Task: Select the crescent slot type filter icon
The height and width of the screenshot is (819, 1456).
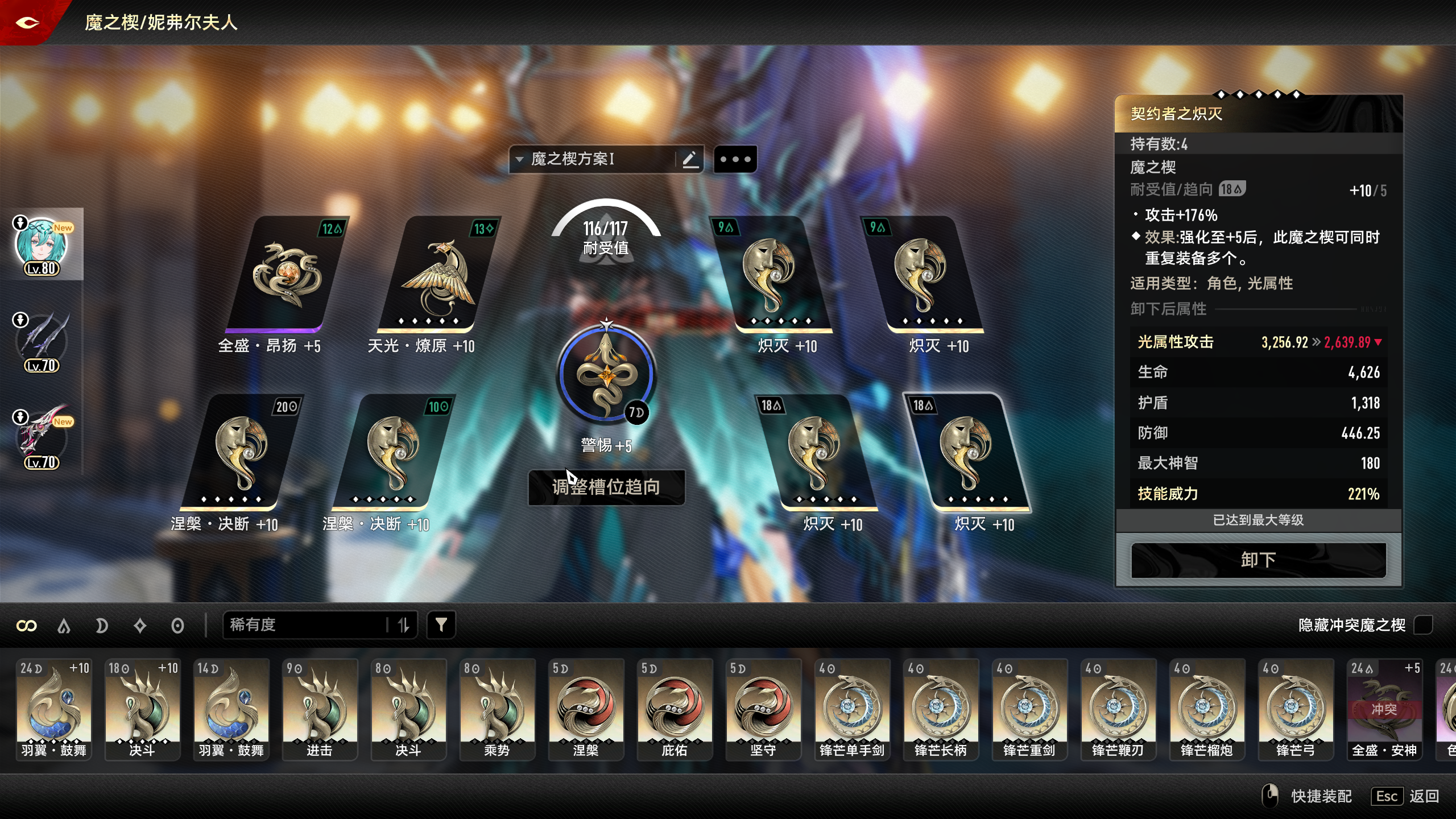Action: tap(102, 625)
